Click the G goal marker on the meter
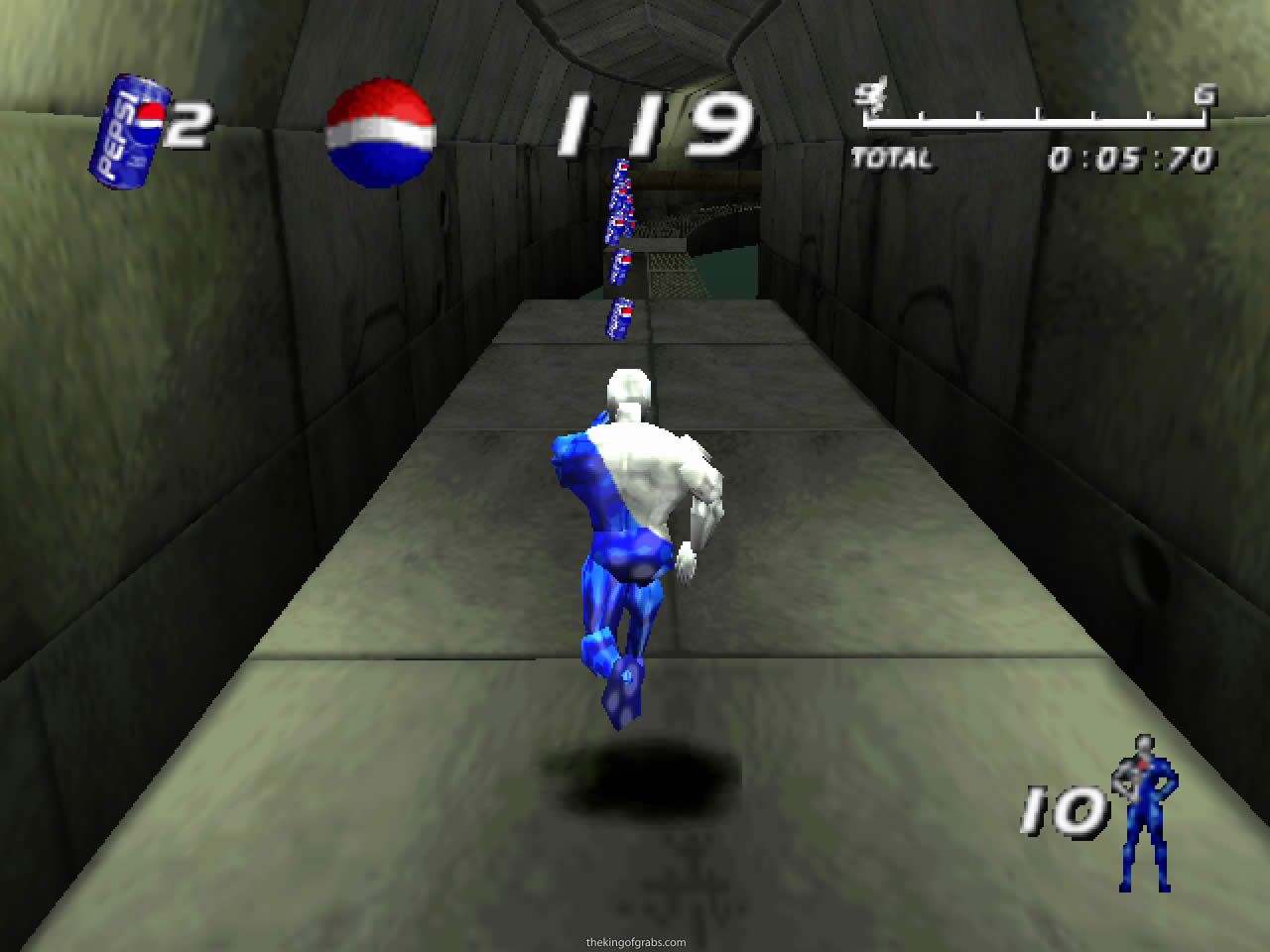 [1204, 97]
